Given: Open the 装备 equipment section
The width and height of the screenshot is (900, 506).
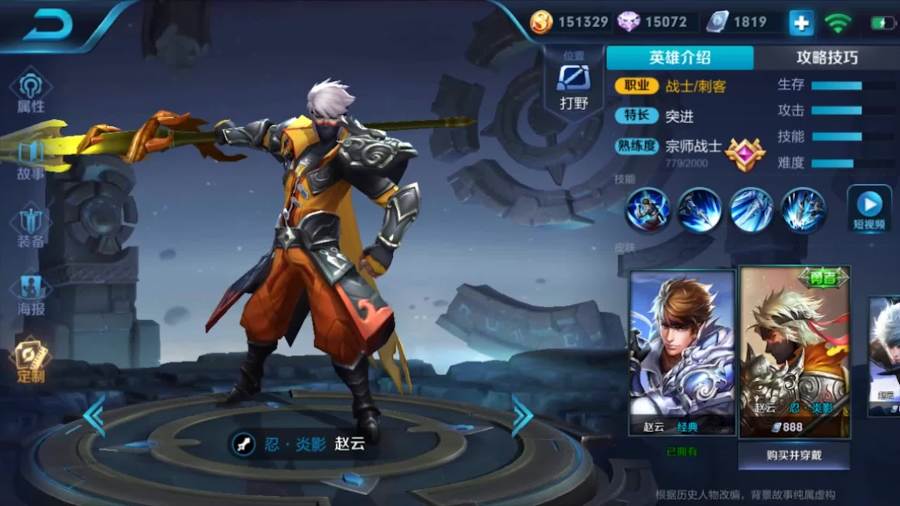Looking at the screenshot, I should point(30,226).
